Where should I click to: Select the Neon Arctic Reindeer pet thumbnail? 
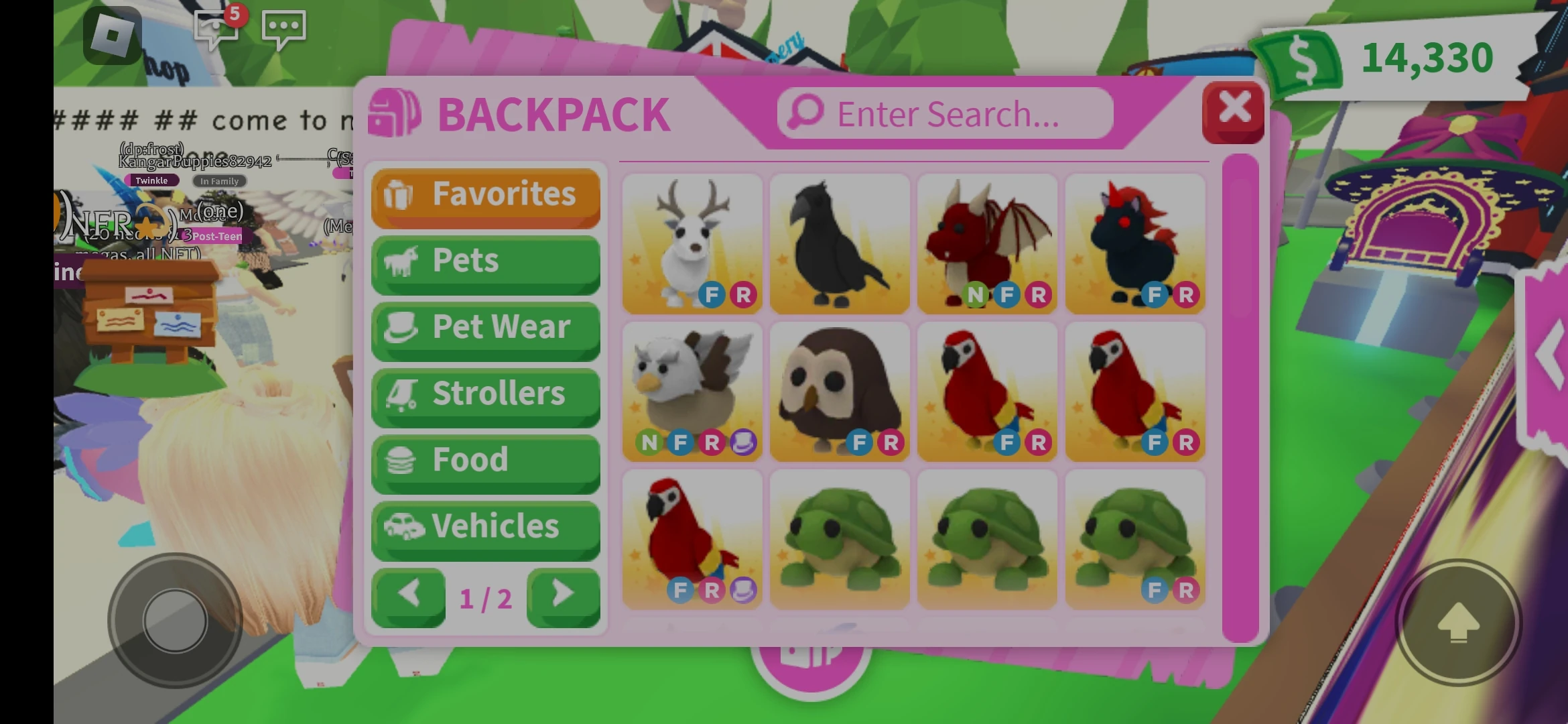coord(692,243)
